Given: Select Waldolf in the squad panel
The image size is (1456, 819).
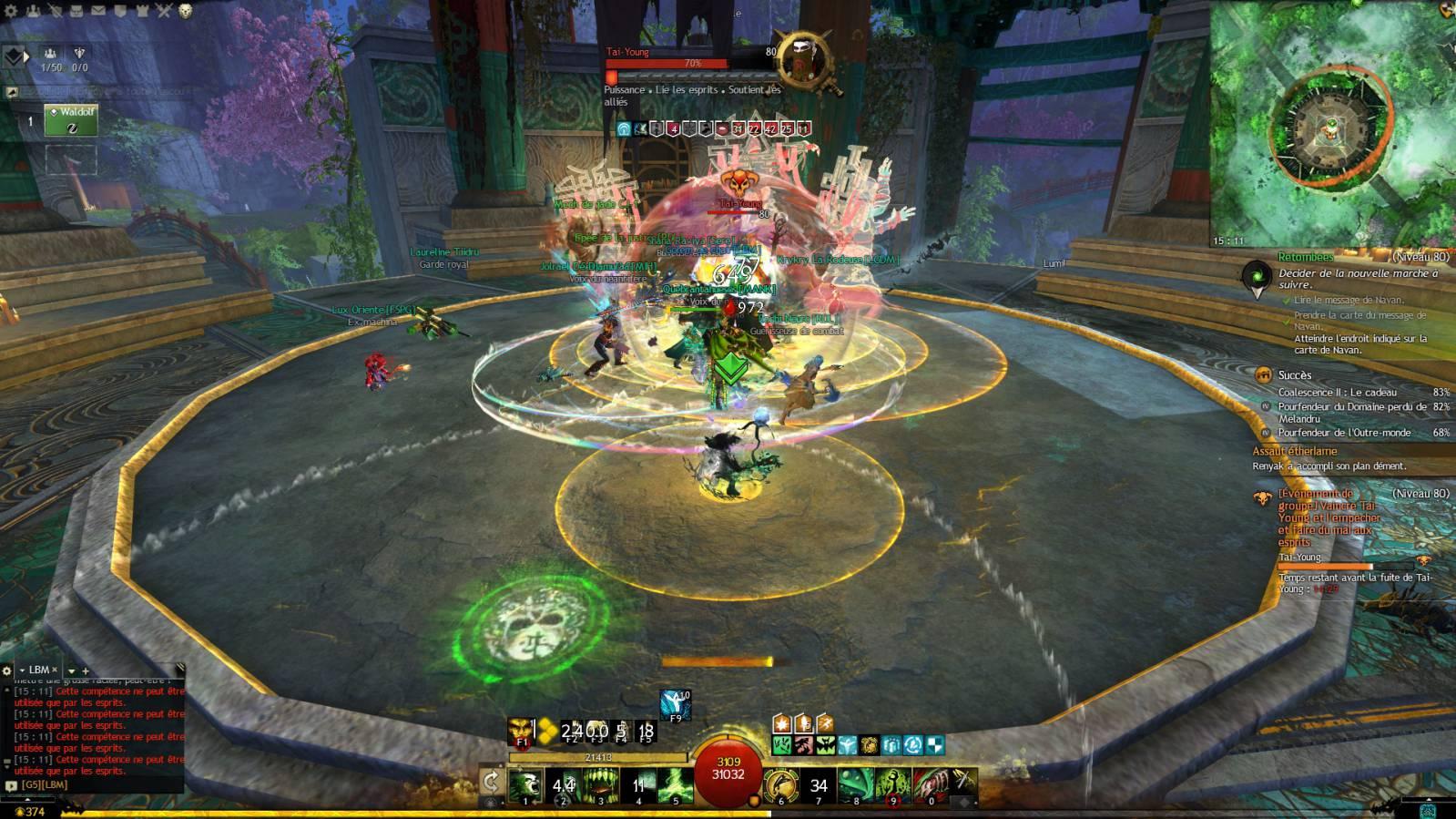Looking at the screenshot, I should (x=70, y=121).
